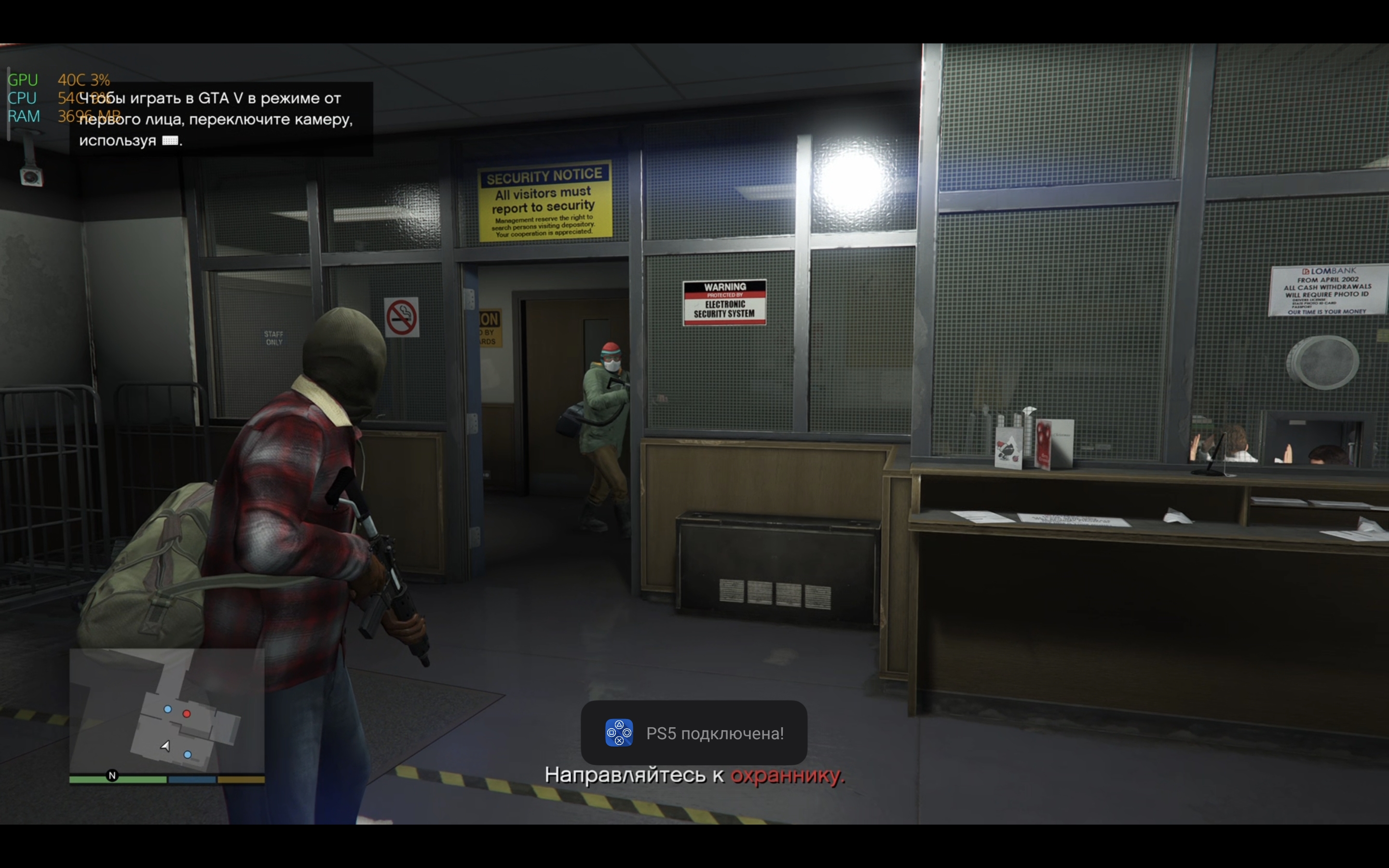Click the white player arrow on minimap
Image resolution: width=1389 pixels, height=868 pixels.
click(x=165, y=746)
